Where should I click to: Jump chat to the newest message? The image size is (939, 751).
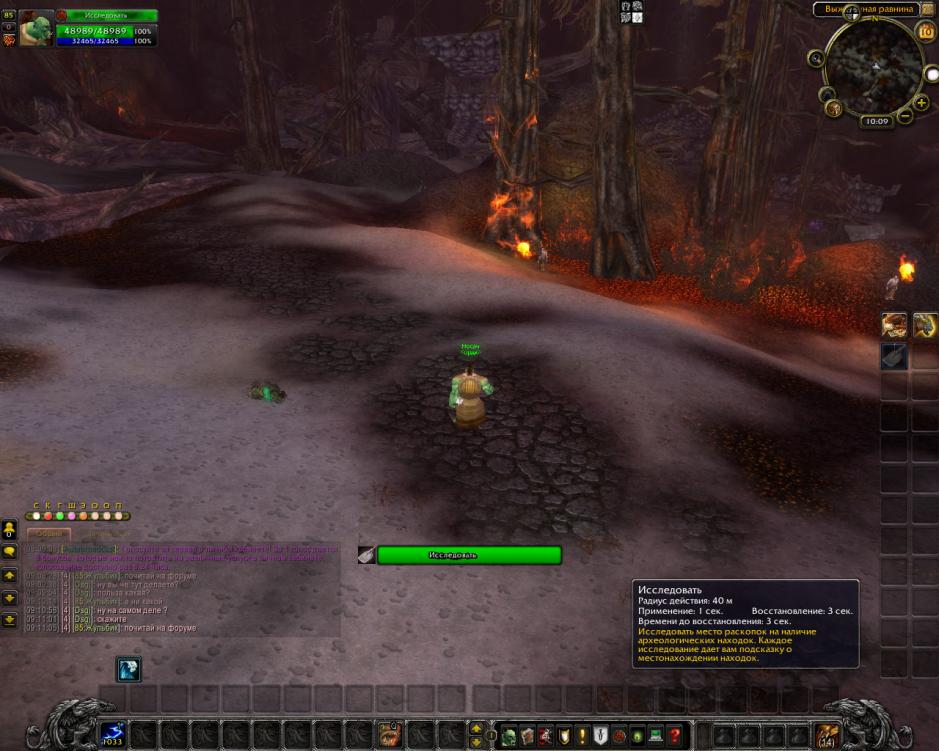pyautogui.click(x=9, y=620)
